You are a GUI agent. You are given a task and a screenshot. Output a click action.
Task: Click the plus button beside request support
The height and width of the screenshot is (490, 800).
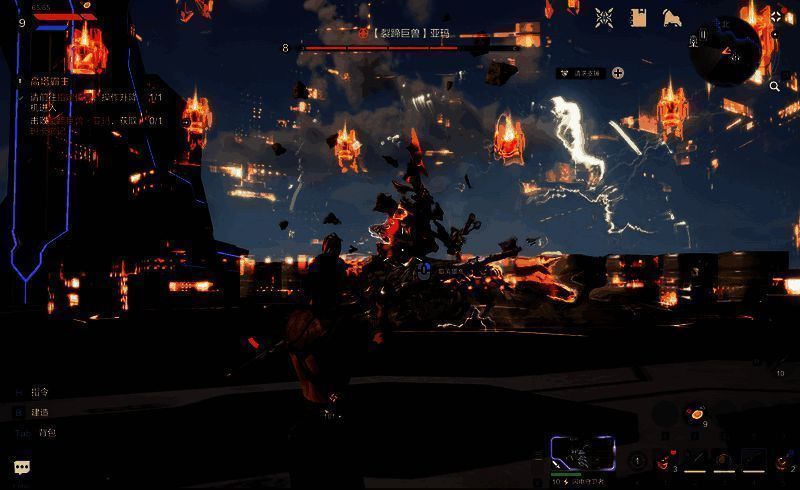click(x=618, y=73)
